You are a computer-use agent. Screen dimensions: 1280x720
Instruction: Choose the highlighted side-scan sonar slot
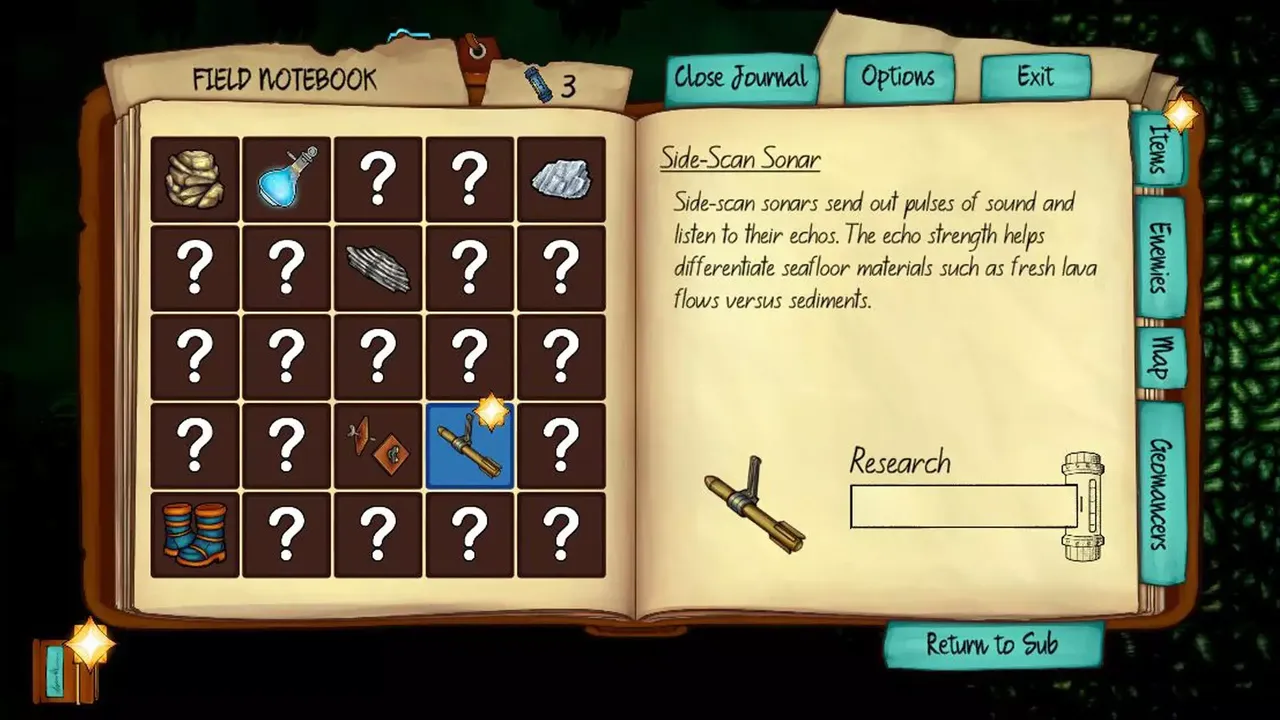click(469, 446)
